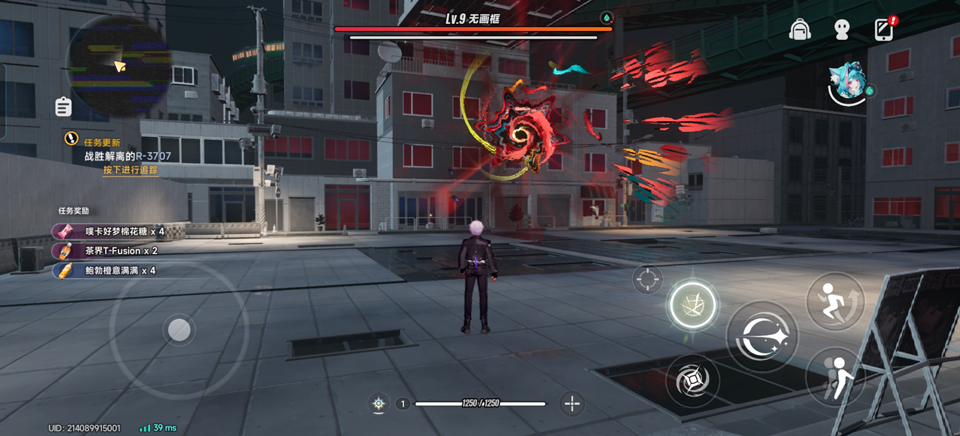The image size is (960, 436).
Task: Tap the plus cross icon beside health bar
Action: pos(572,403)
